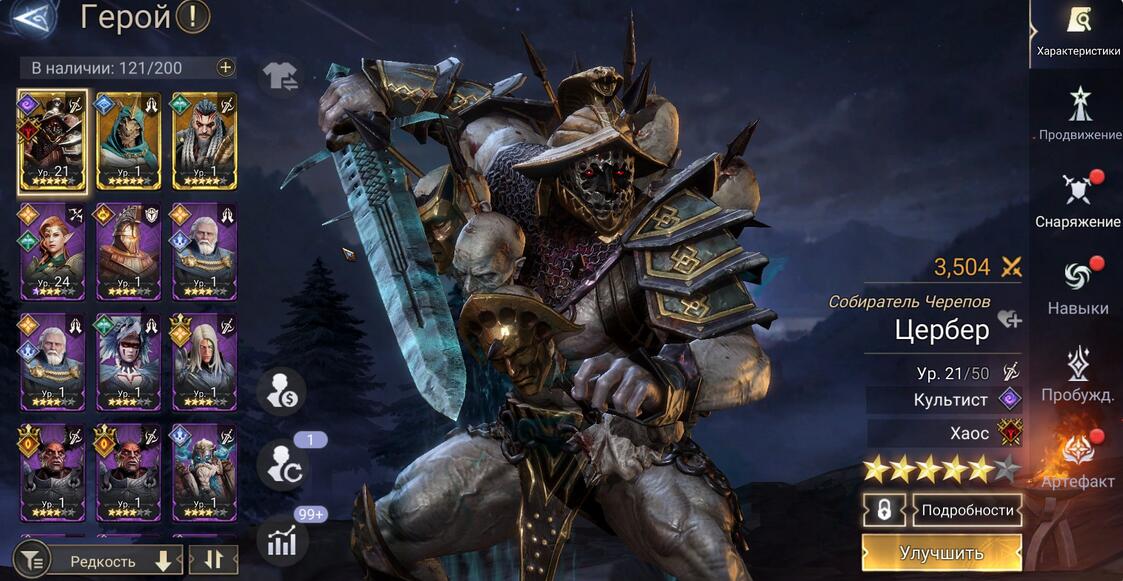
Task: Click the shirt skin swap icon
Action: 279,75
